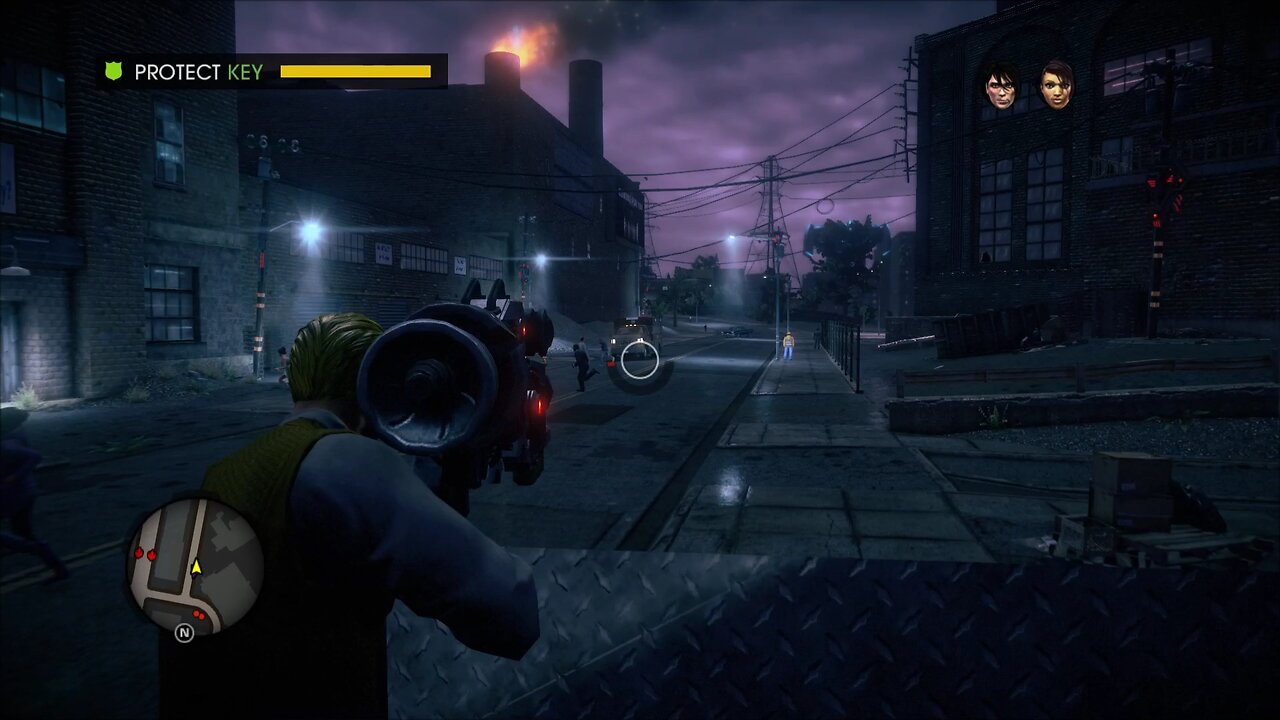1280x720 pixels.
Task: Select the brown-haired homie portrait
Action: click(x=1056, y=85)
